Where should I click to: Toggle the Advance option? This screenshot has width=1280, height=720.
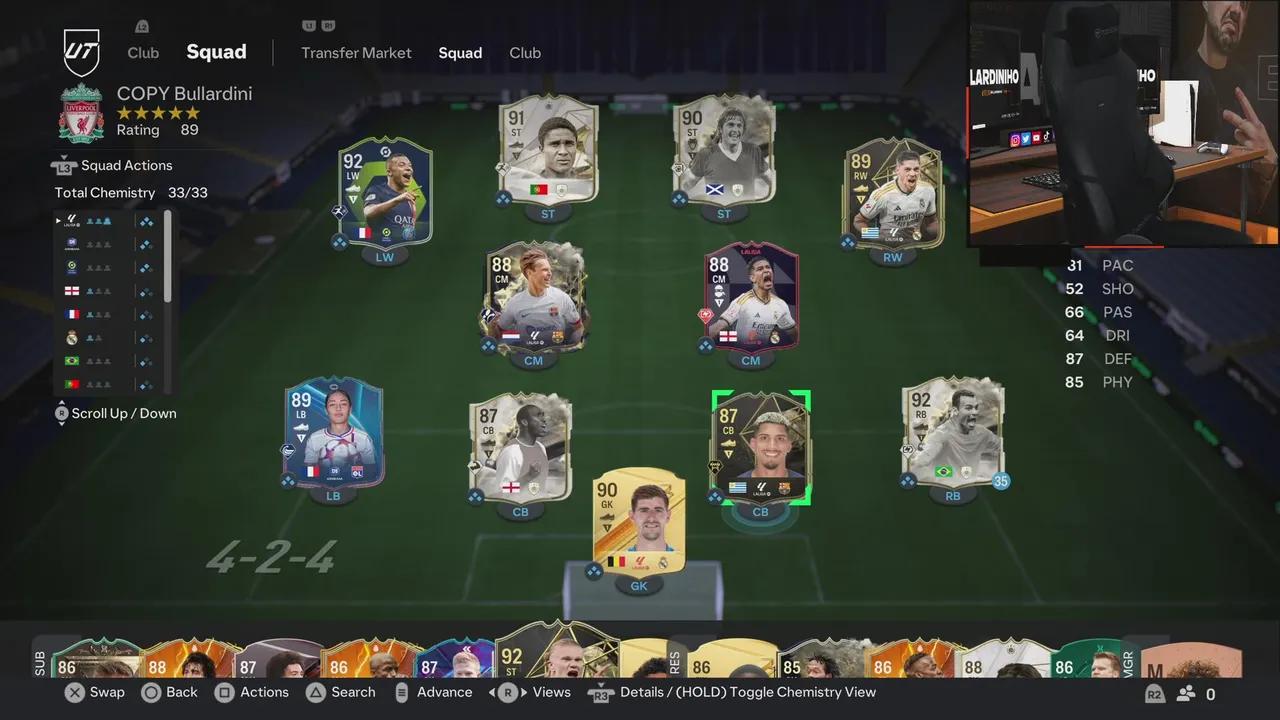[x=434, y=692]
